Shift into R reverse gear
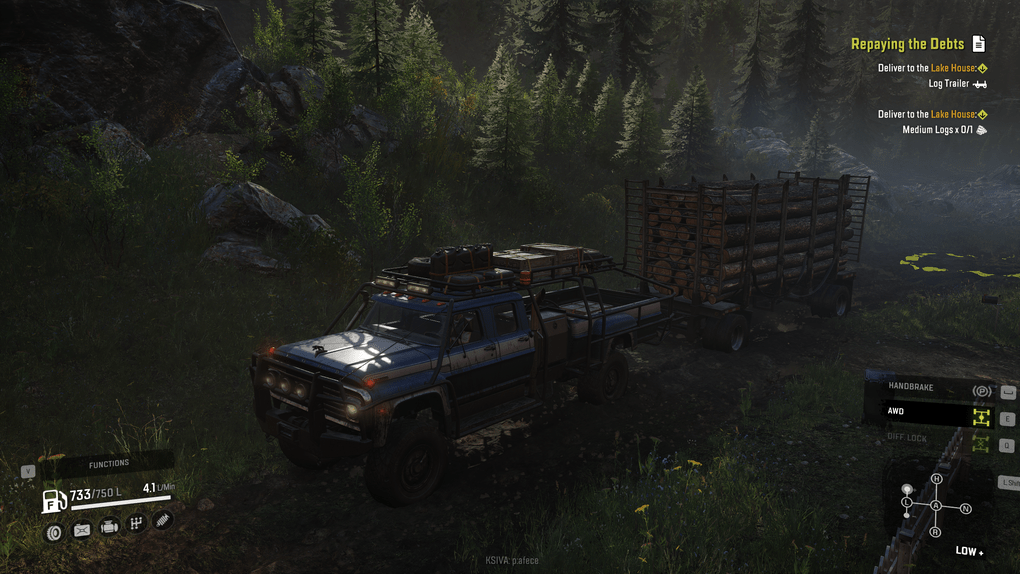Screen dimensions: 1020x574 pyautogui.click(x=936, y=532)
